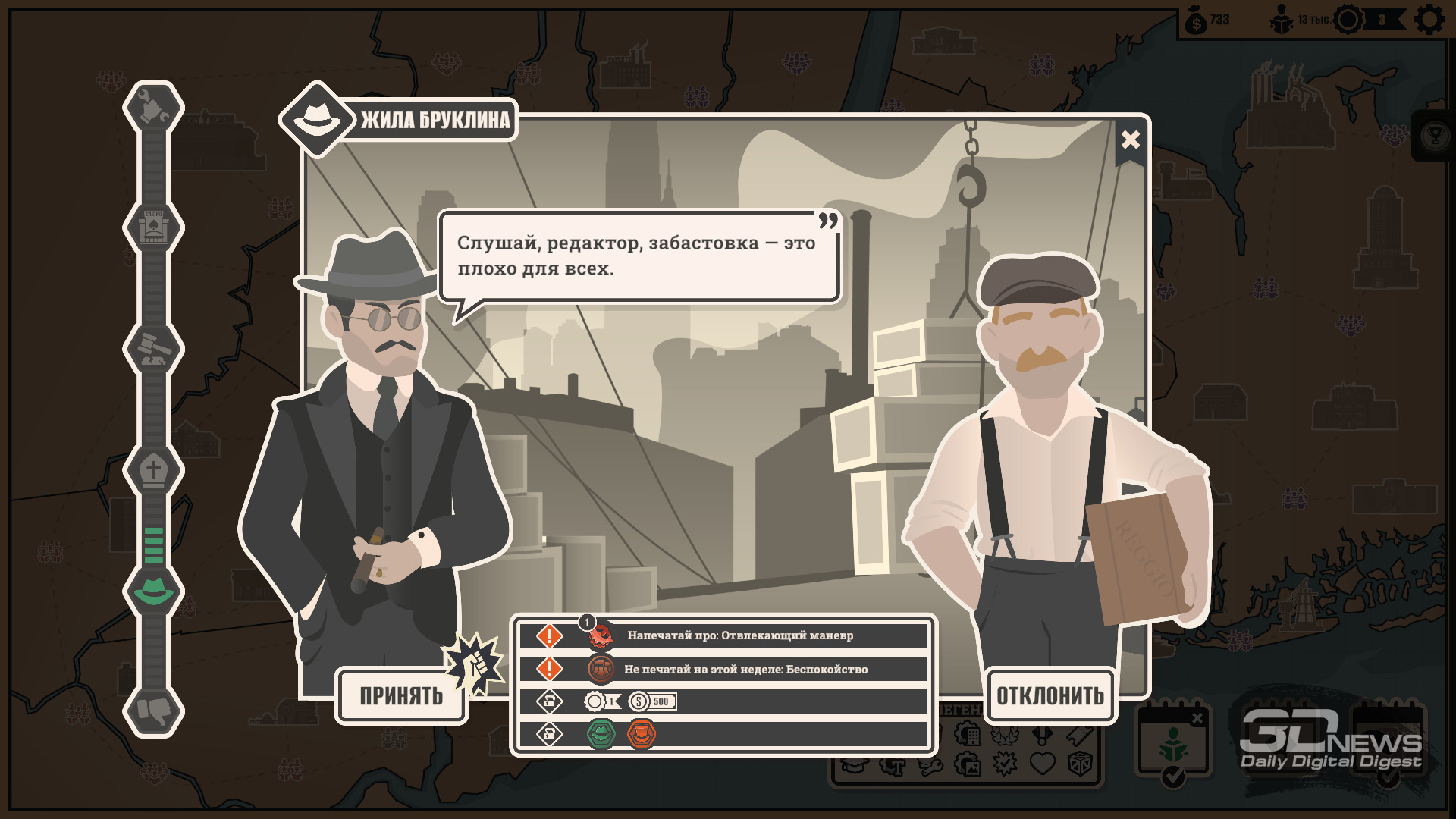
Task: Decline the offer with the ОТКЛОНИТЬ button
Action: click(x=1050, y=695)
